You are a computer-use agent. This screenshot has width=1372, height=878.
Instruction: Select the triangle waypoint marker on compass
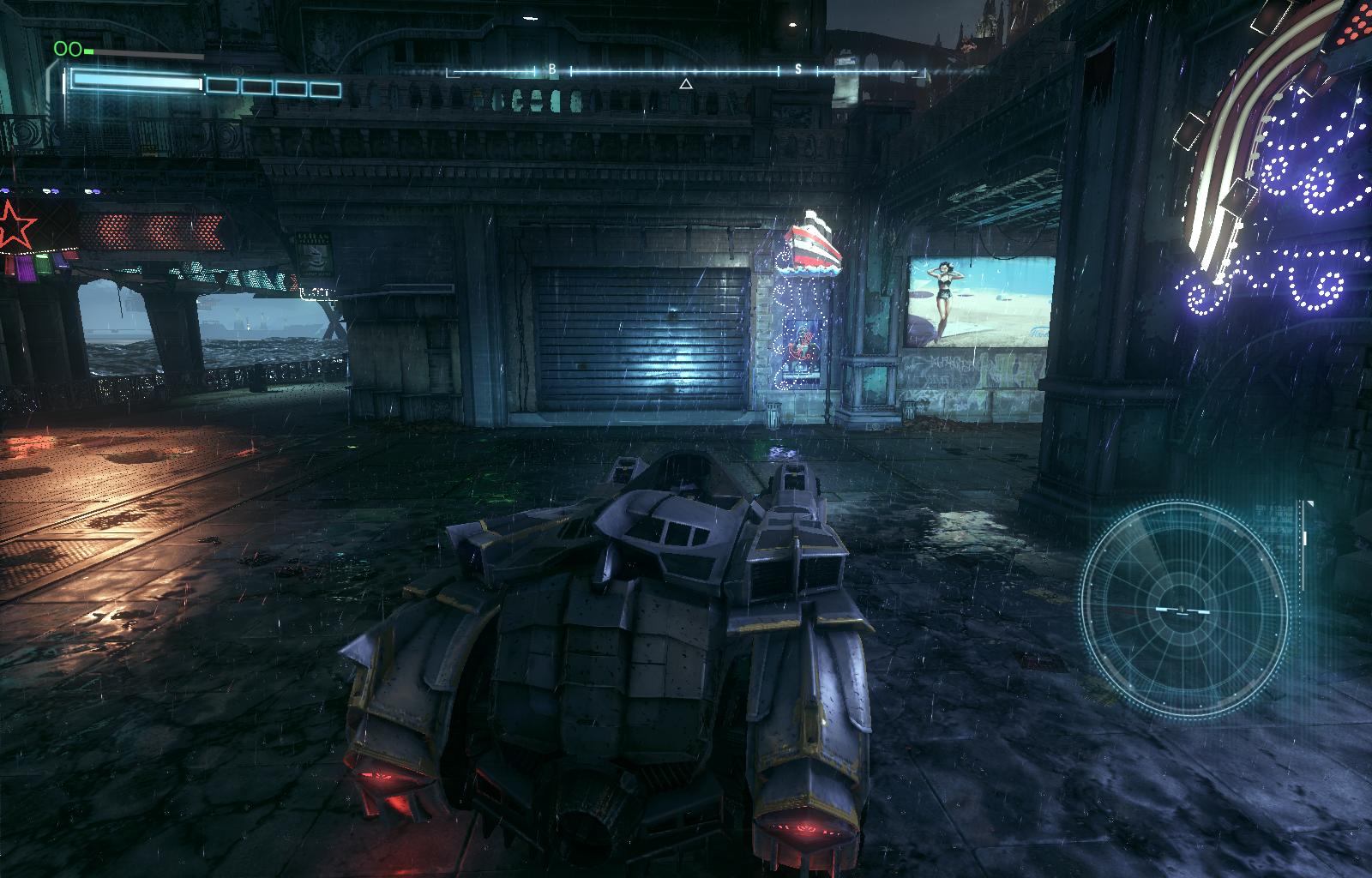click(685, 84)
